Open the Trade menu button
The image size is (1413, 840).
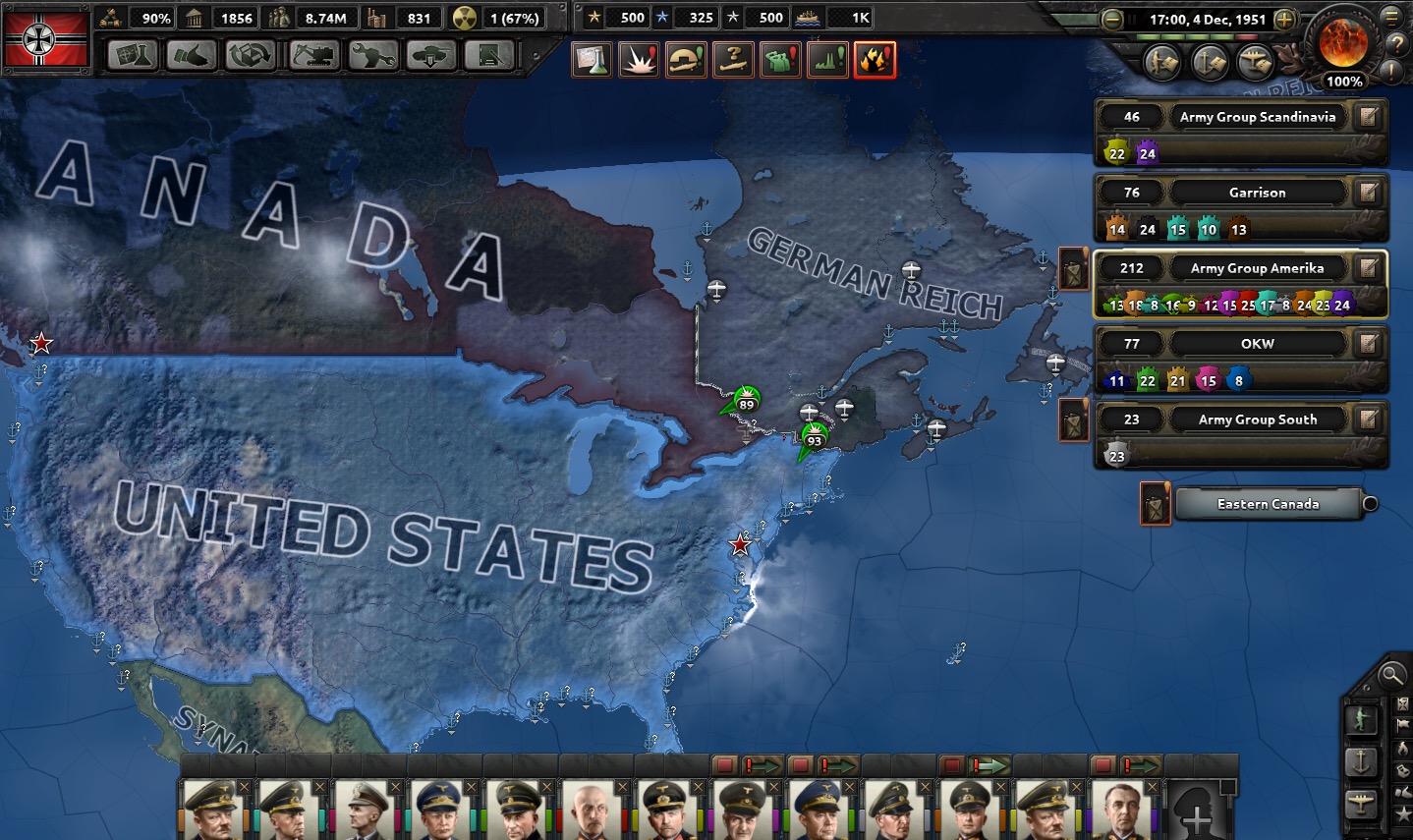click(x=251, y=56)
